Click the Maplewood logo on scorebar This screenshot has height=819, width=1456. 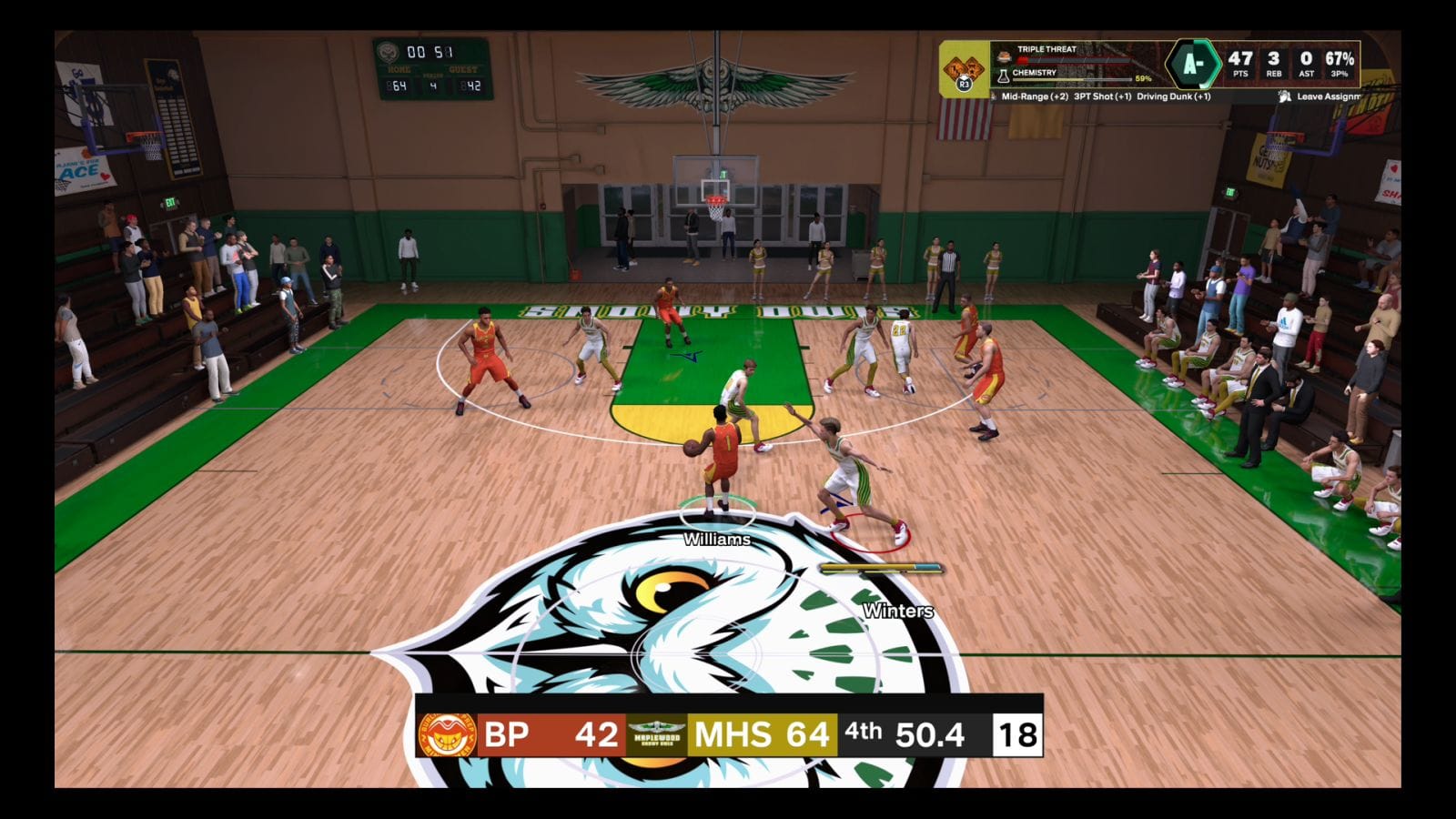coord(656,734)
